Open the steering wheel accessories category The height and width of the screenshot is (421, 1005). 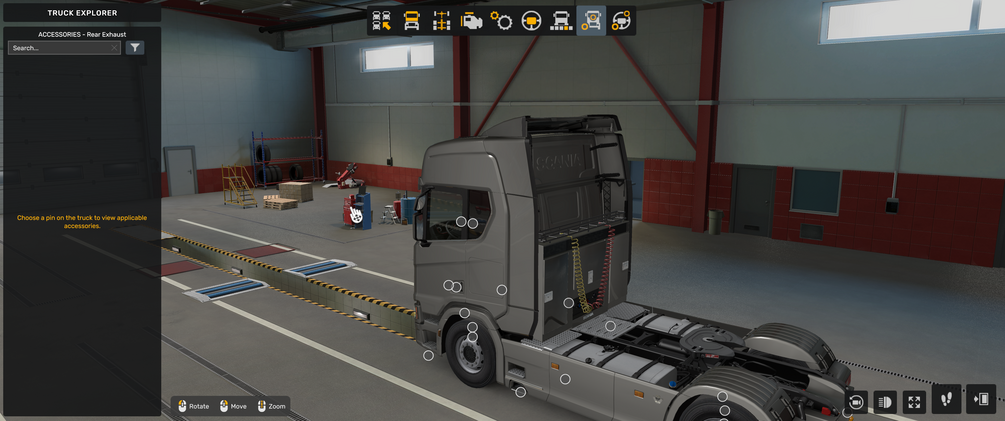coord(621,21)
